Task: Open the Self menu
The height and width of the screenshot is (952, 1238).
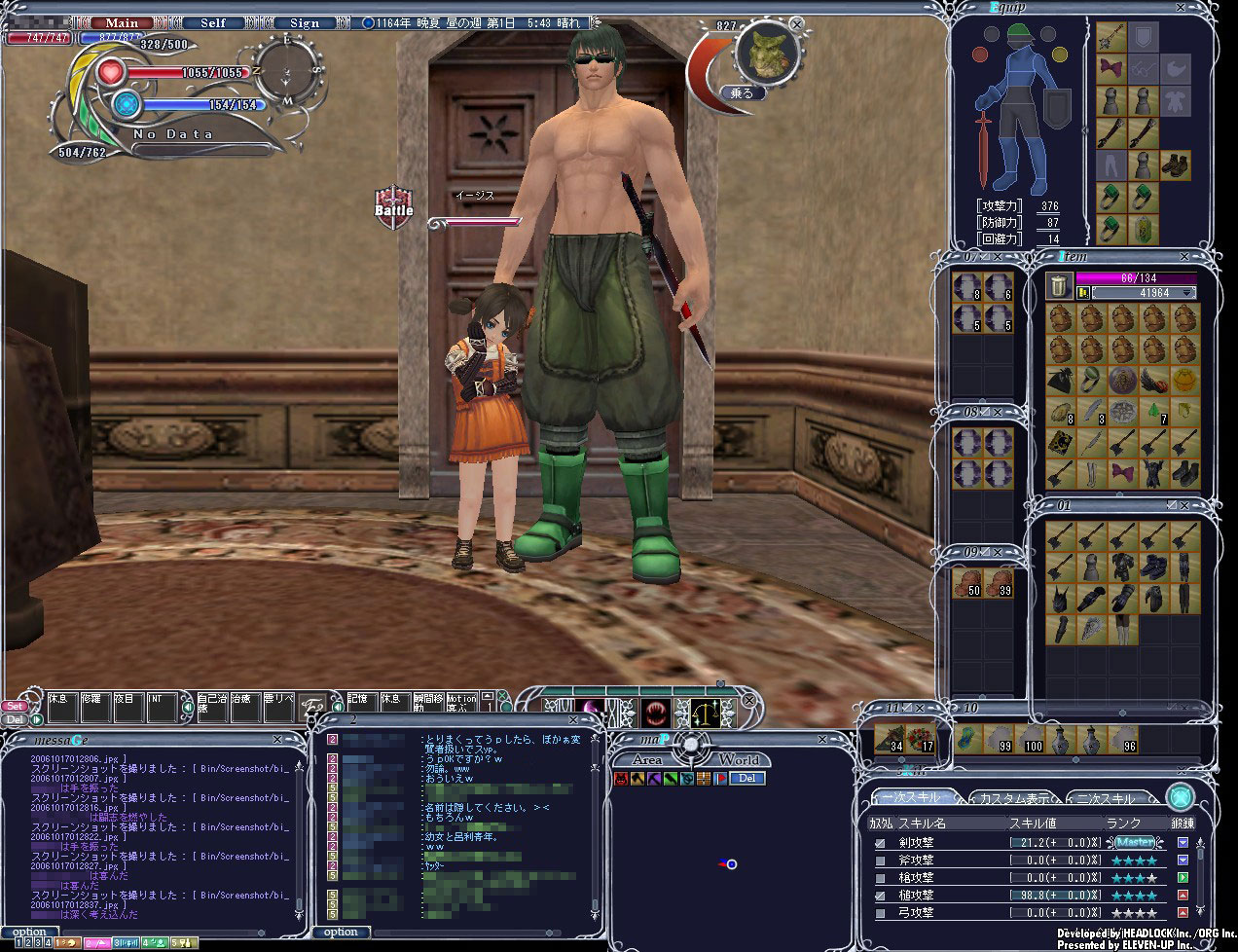Action: point(213,22)
